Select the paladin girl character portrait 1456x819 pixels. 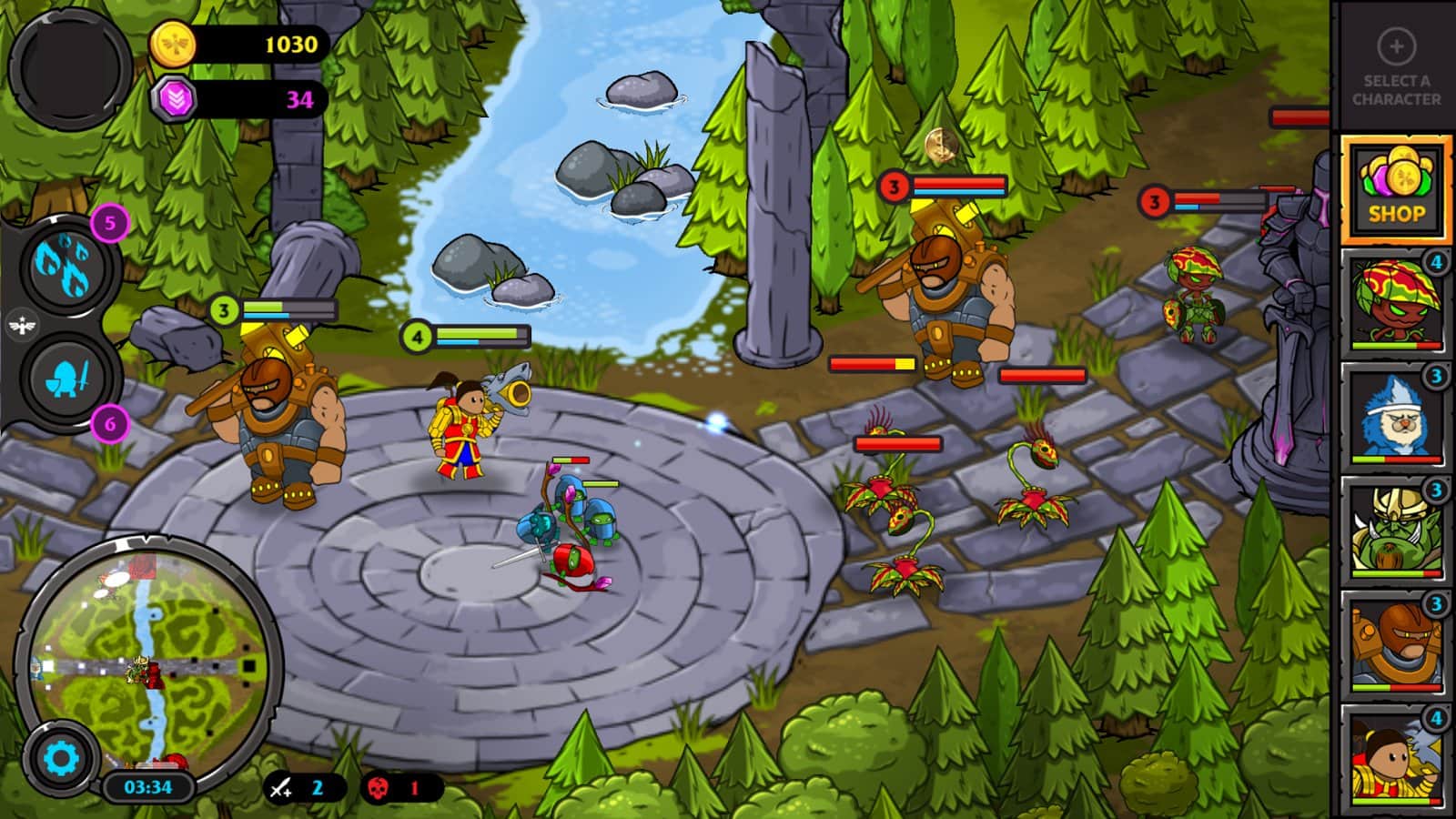[1398, 757]
